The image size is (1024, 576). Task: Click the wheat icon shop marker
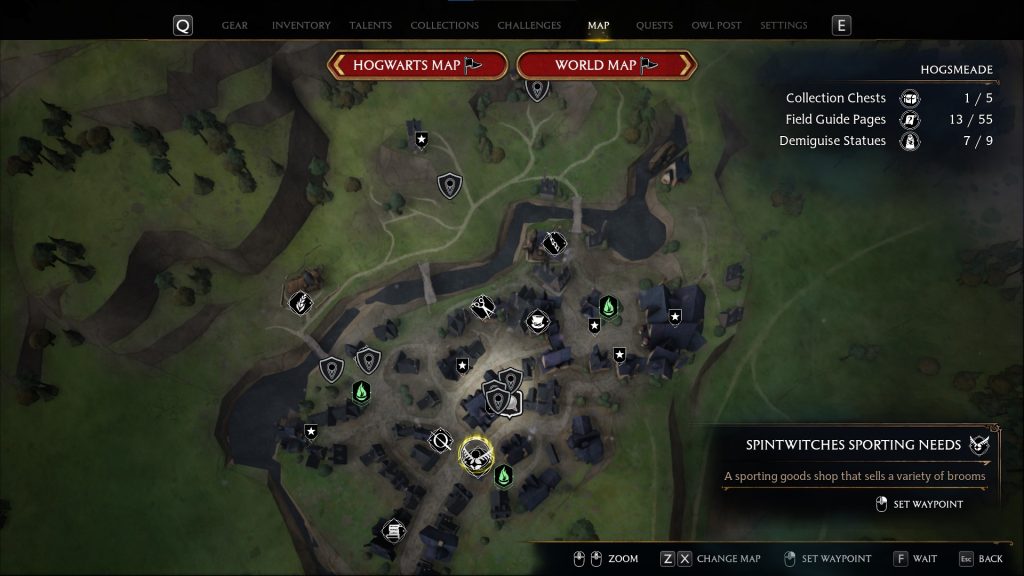click(x=301, y=301)
